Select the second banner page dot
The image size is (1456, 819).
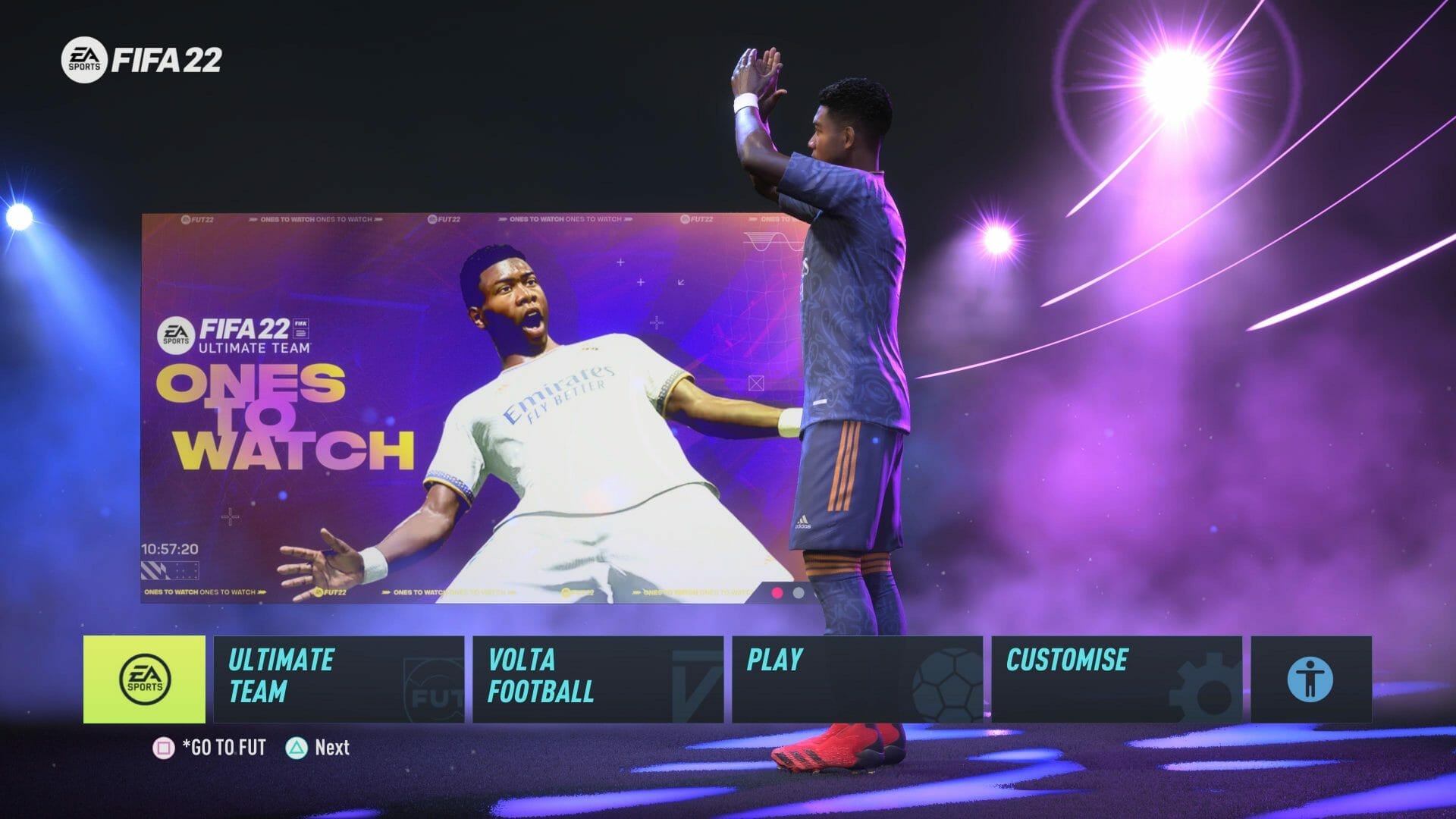(799, 592)
